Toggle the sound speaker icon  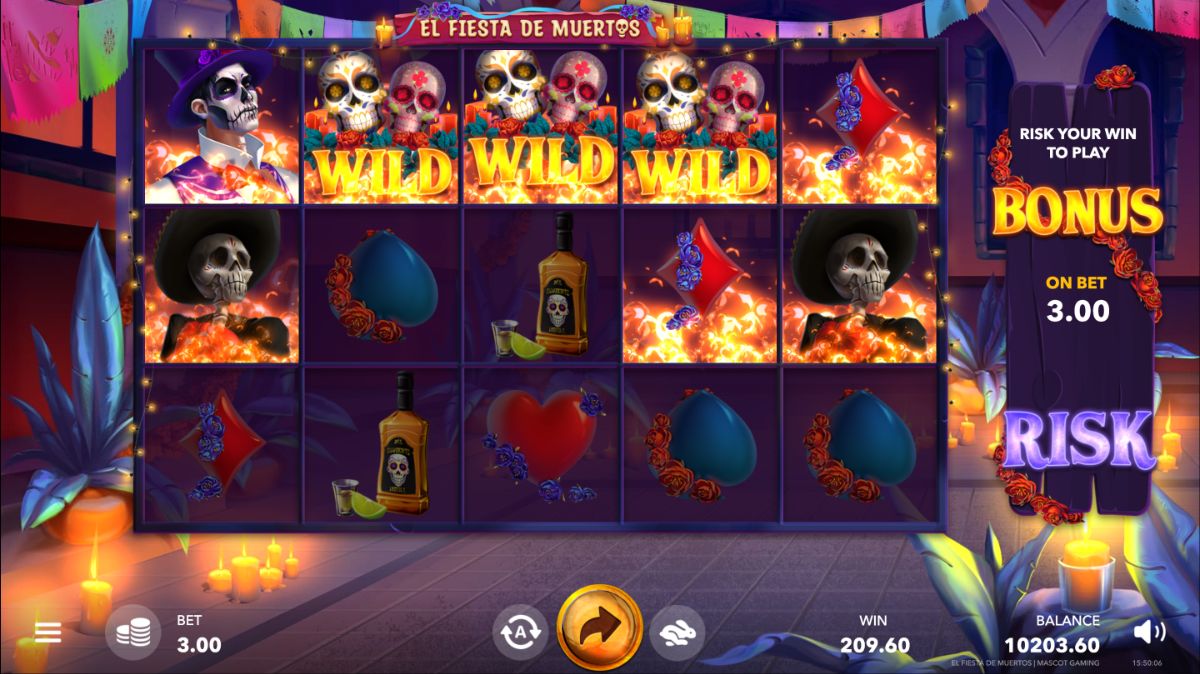click(1150, 631)
